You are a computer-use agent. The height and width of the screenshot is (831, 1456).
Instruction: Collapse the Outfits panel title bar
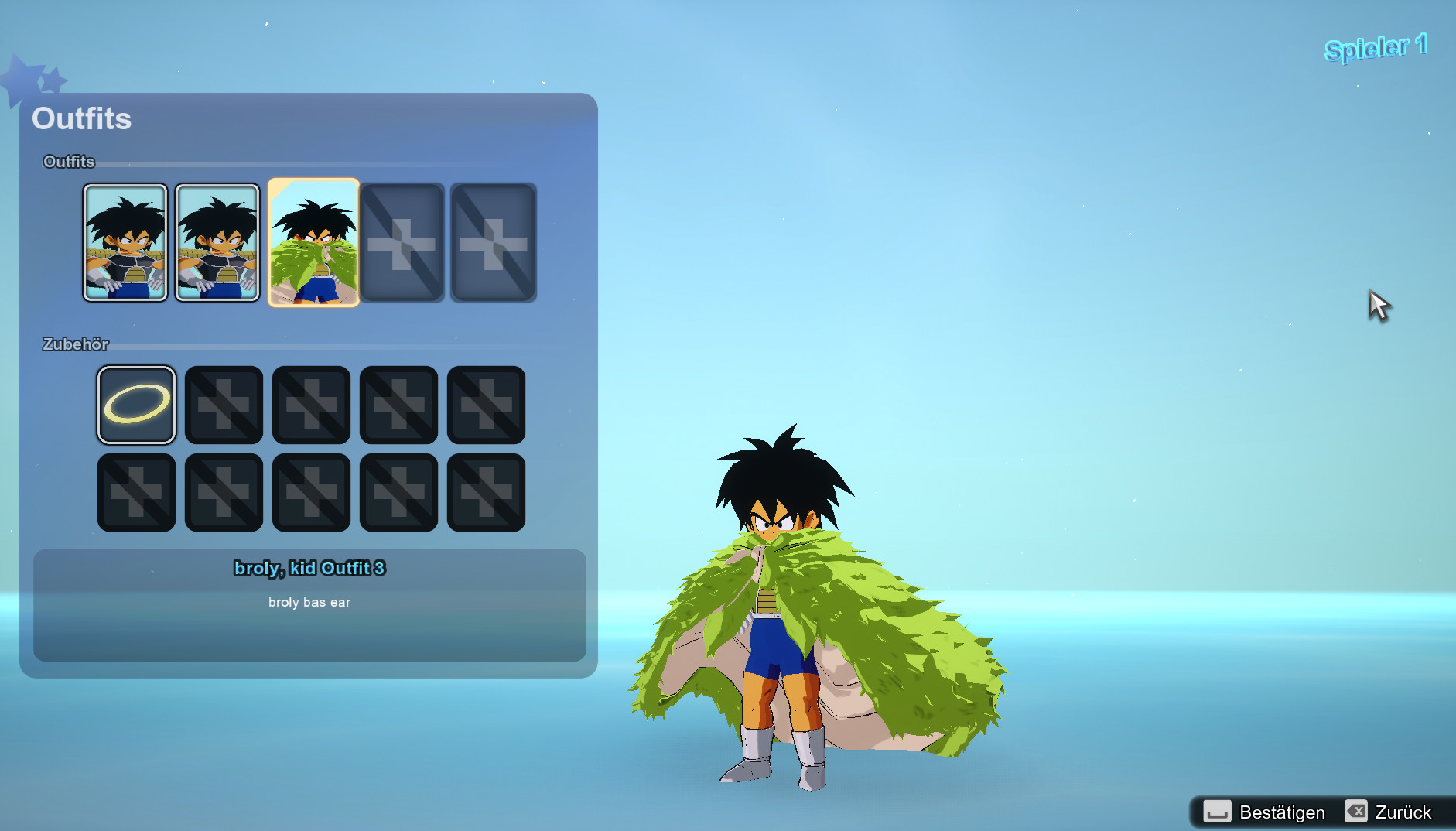click(81, 118)
